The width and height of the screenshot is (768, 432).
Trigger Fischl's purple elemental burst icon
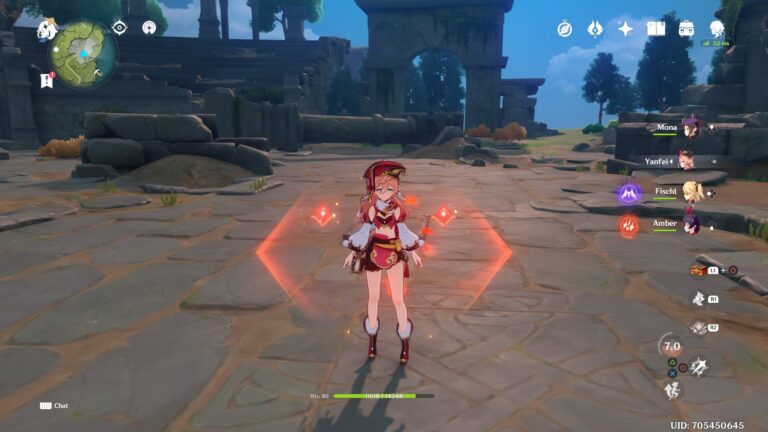628,194
